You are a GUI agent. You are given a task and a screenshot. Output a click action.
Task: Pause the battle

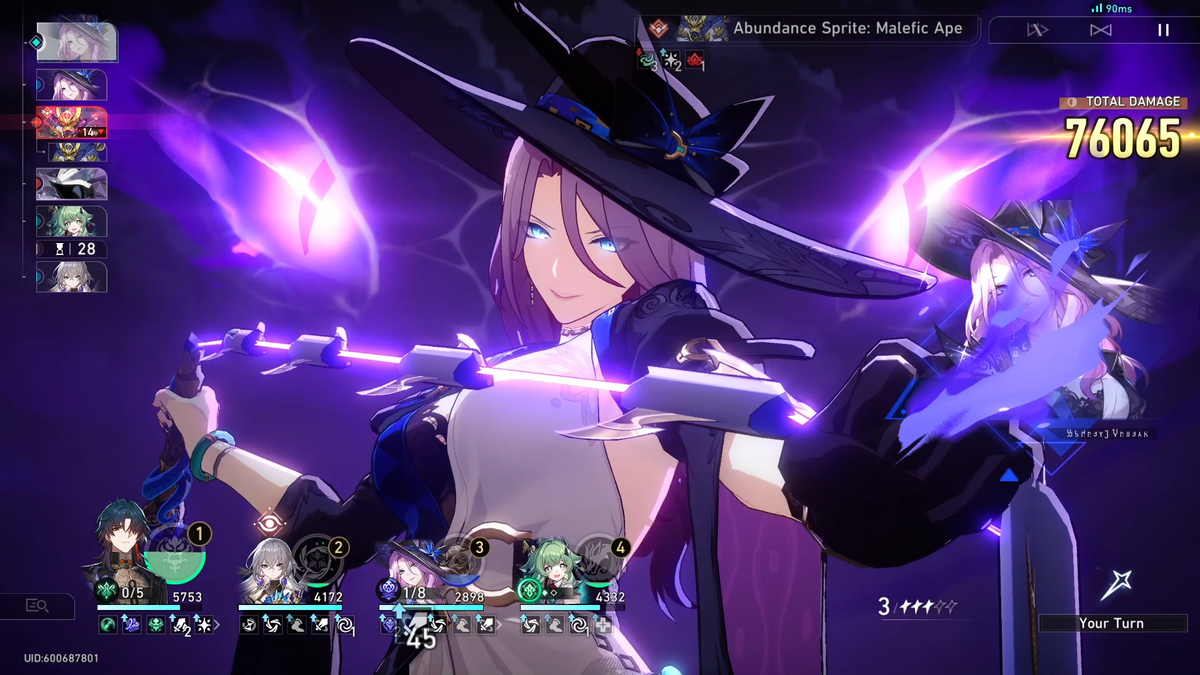pyautogui.click(x=1163, y=30)
